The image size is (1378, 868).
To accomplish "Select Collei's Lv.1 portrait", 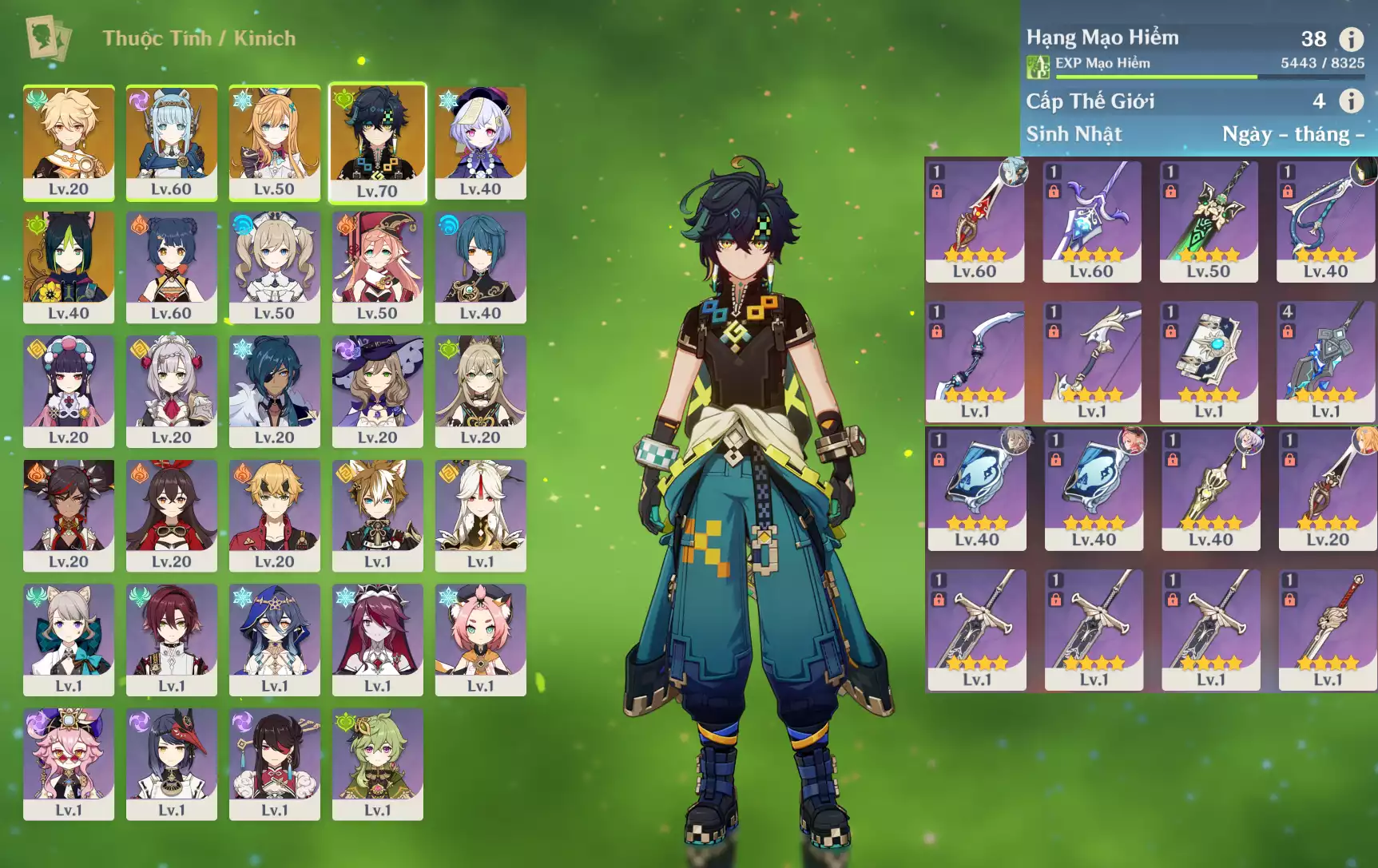I will (x=377, y=763).
